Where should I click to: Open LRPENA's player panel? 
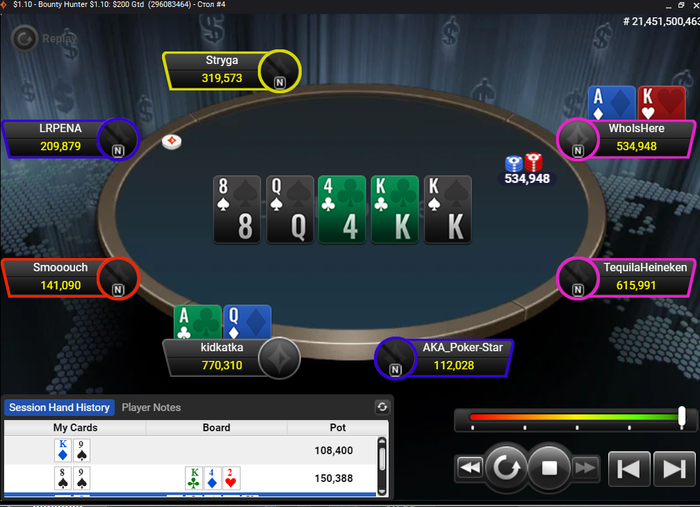tap(55, 139)
